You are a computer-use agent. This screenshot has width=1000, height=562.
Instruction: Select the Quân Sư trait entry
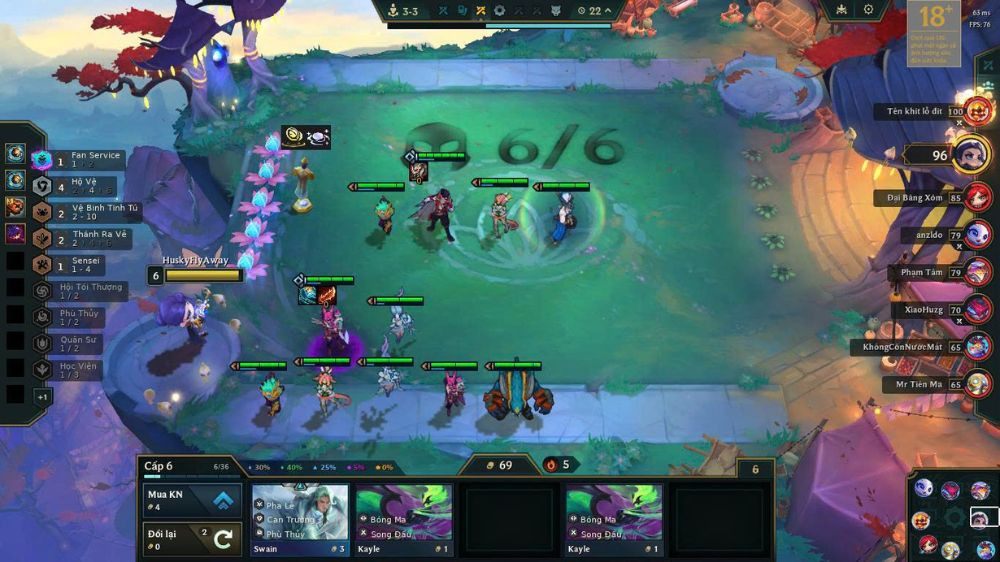78,343
